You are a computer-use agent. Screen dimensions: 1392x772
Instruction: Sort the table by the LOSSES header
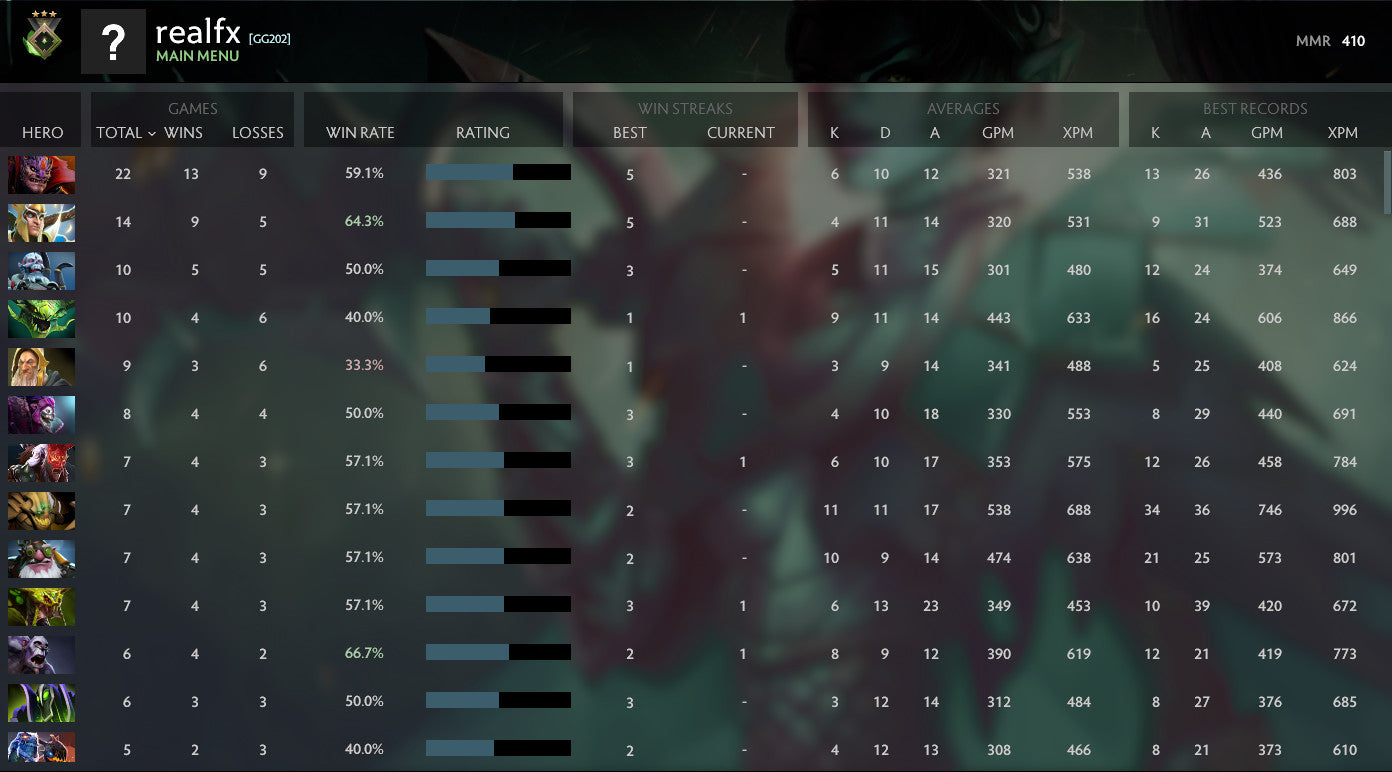258,132
